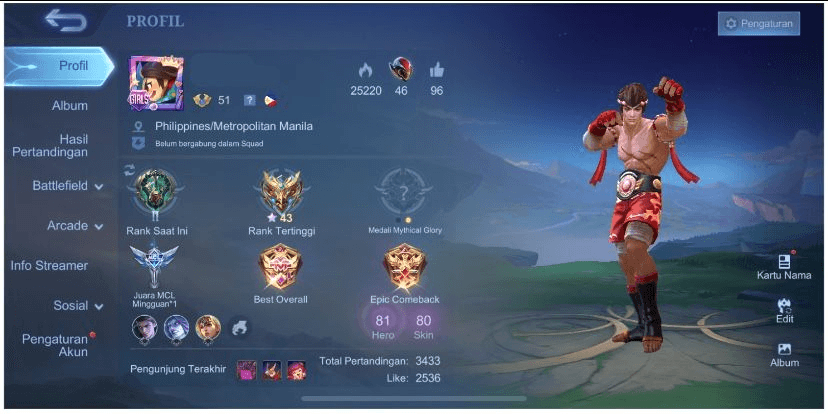Switch to the Album tab
Viewport: 828px width, 414px height.
(x=70, y=105)
